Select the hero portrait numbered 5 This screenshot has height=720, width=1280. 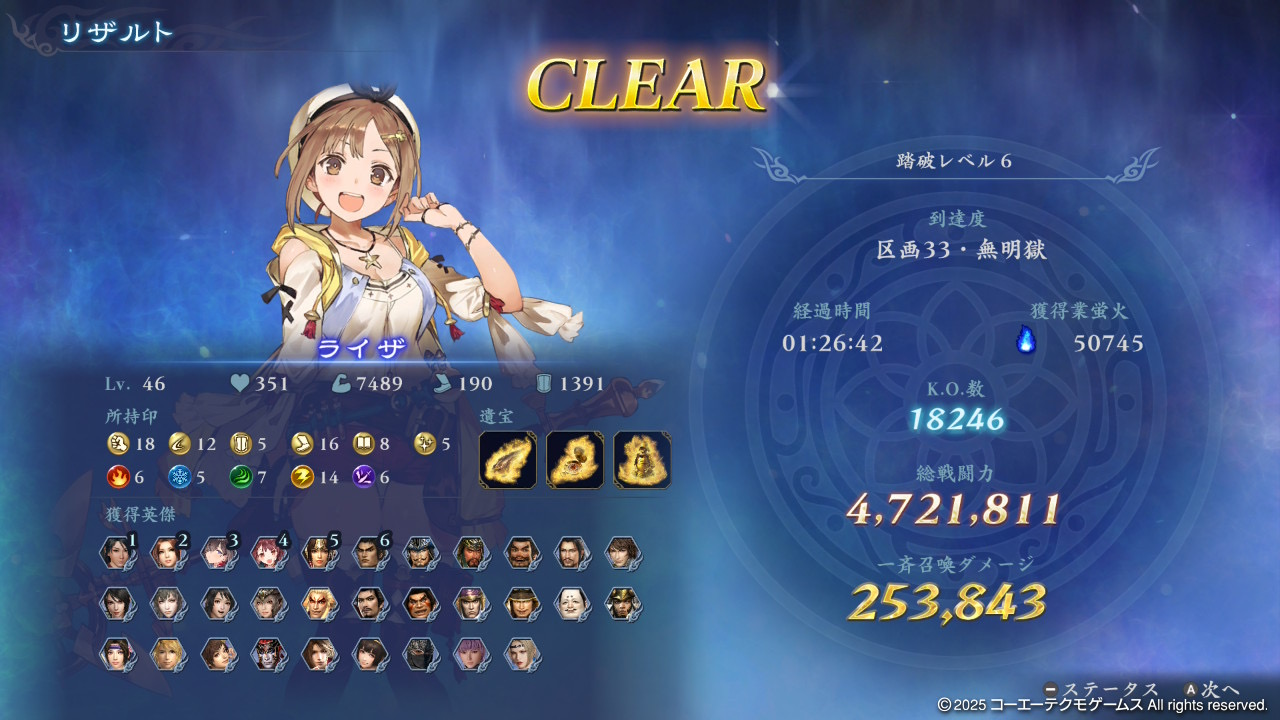pyautogui.click(x=318, y=553)
